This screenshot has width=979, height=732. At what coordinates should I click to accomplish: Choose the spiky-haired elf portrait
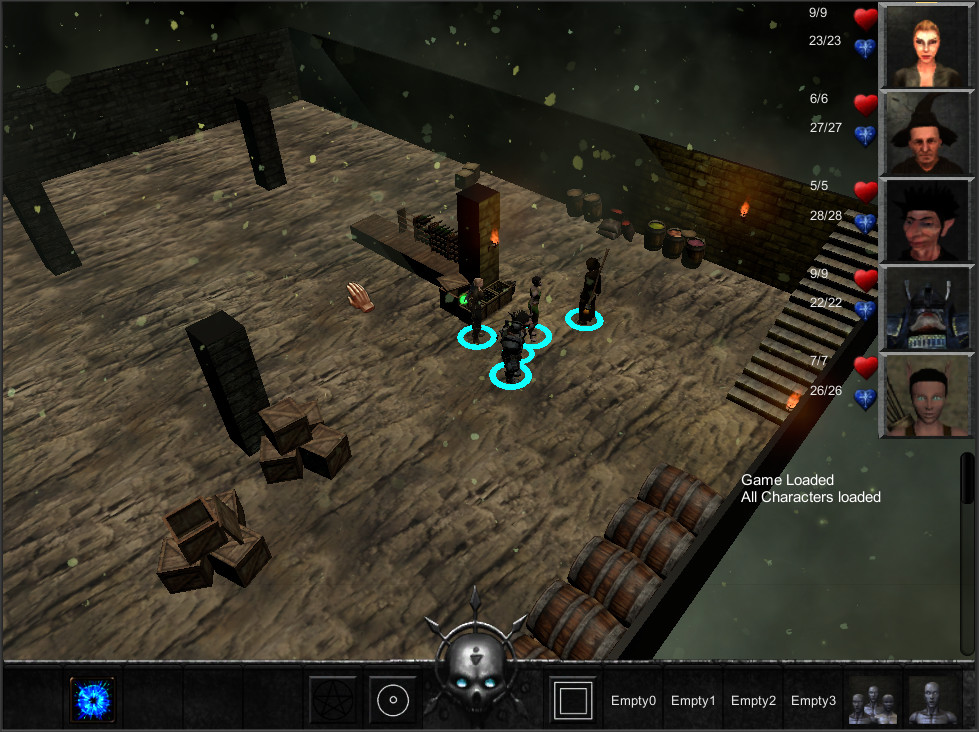[925, 221]
